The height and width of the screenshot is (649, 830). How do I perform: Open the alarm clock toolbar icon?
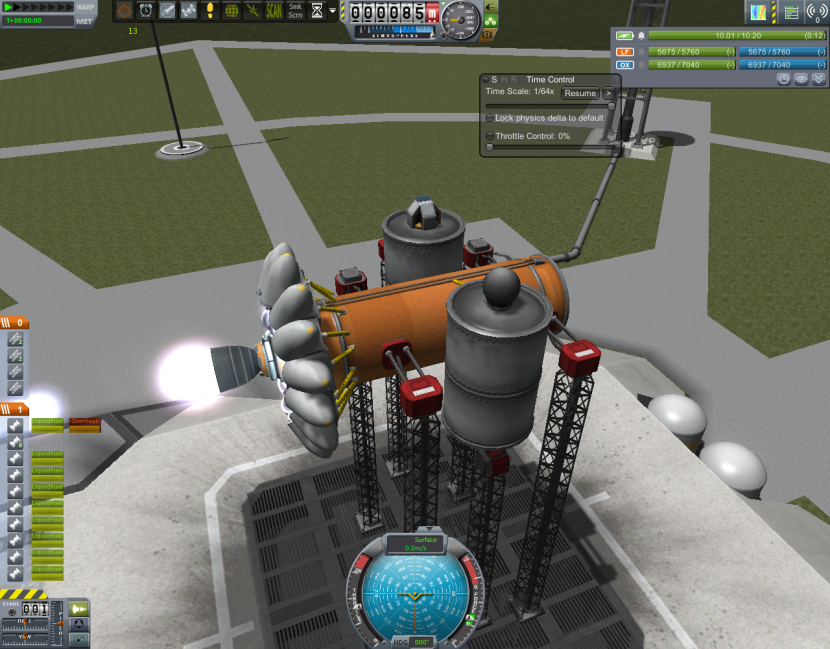point(146,10)
